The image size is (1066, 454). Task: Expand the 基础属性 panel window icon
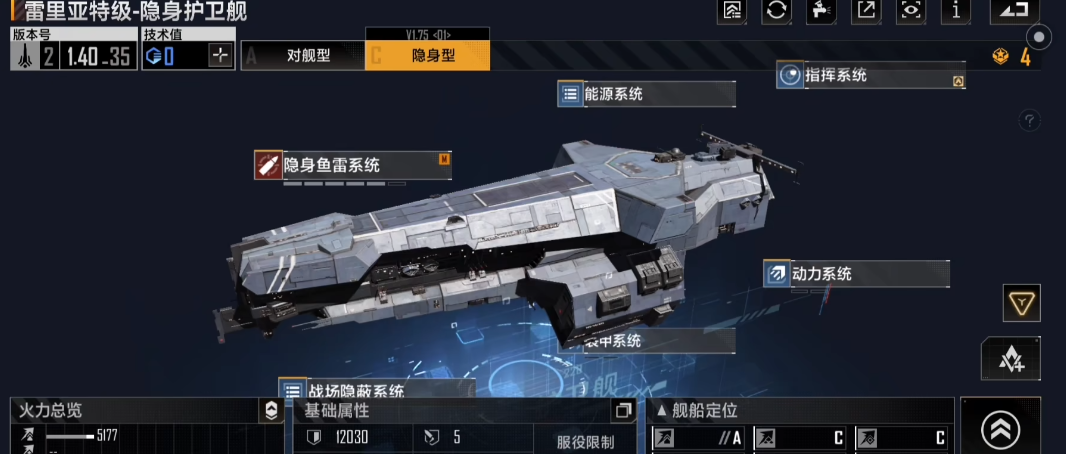click(x=624, y=411)
